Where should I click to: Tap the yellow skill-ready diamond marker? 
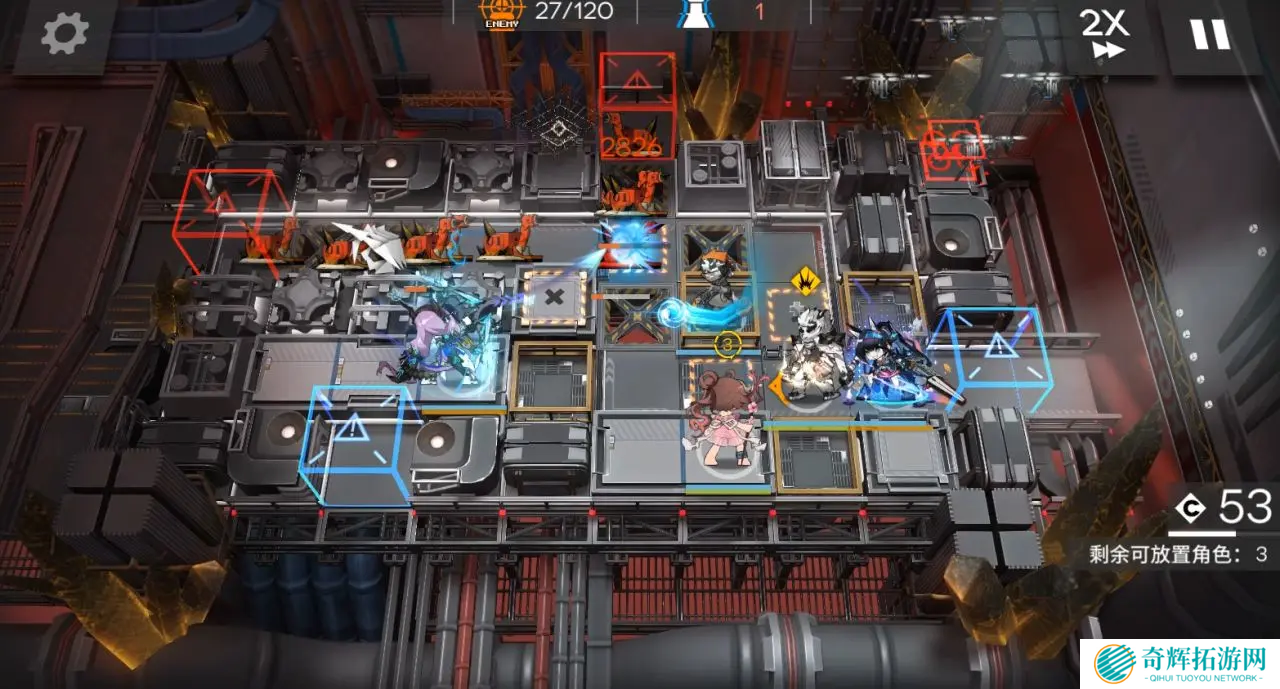tap(802, 281)
